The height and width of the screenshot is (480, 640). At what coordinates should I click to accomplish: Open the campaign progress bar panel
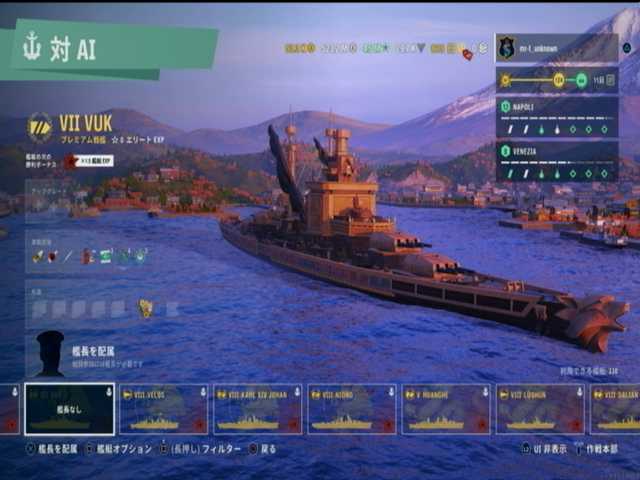[x=556, y=80]
